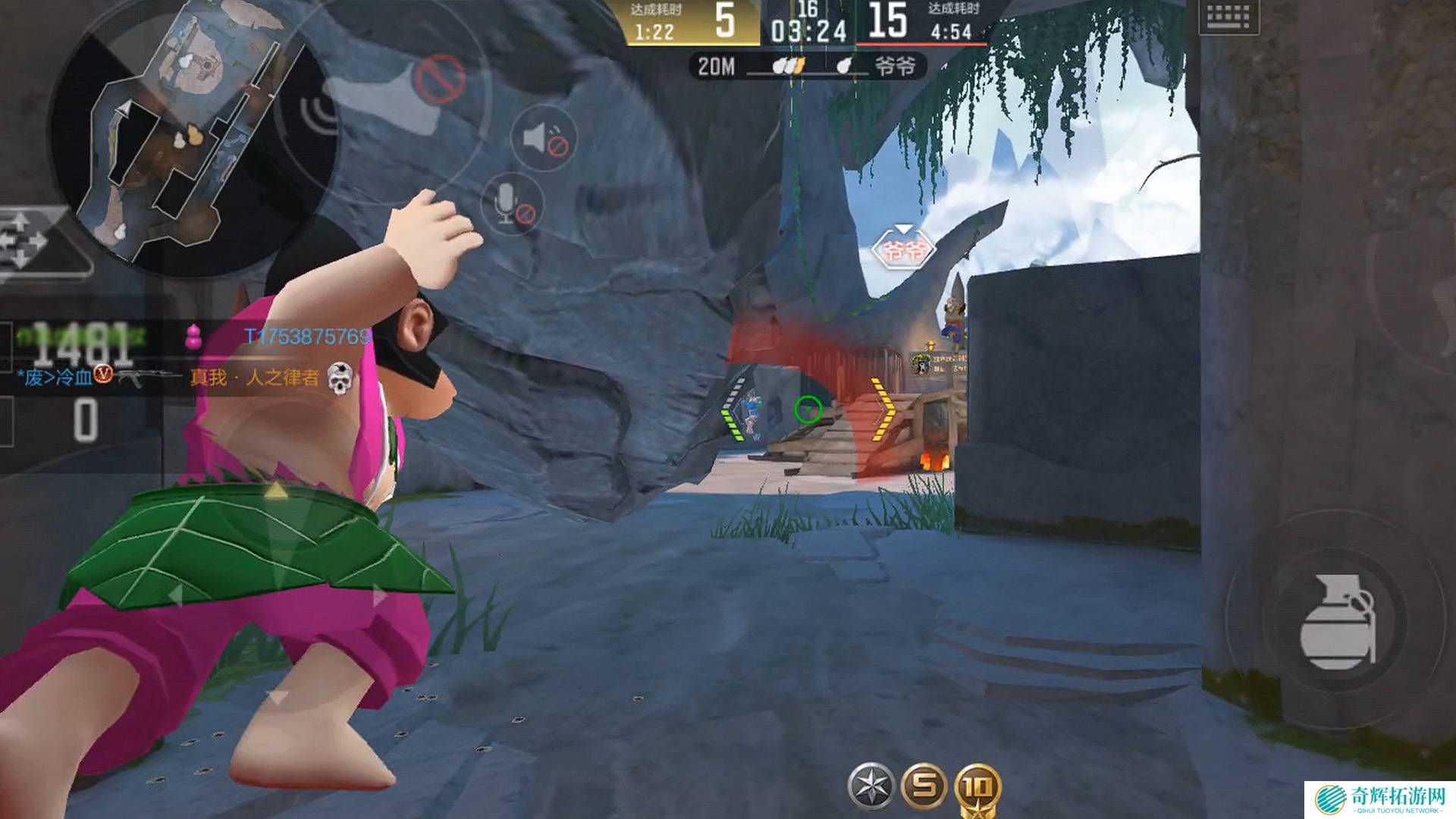1456x819 pixels.
Task: Select the silver star medal badge
Action: 871,786
